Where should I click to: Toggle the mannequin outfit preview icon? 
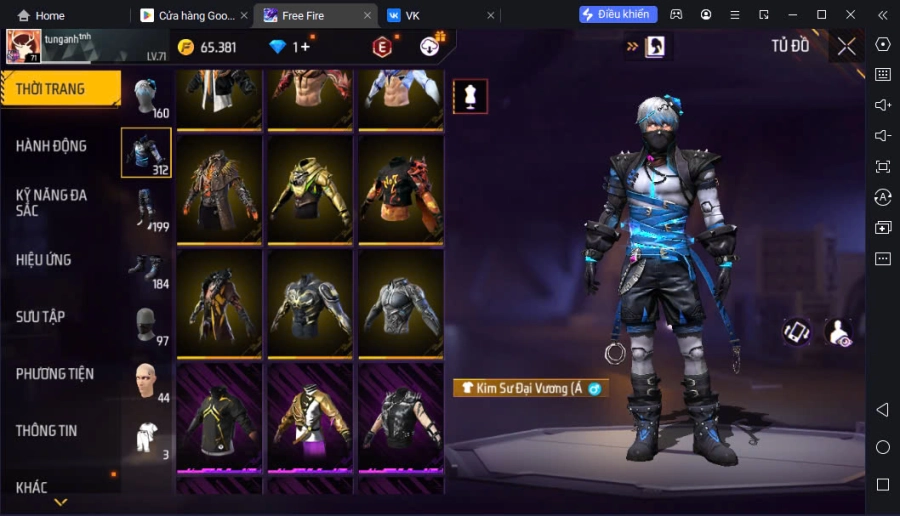click(x=470, y=96)
